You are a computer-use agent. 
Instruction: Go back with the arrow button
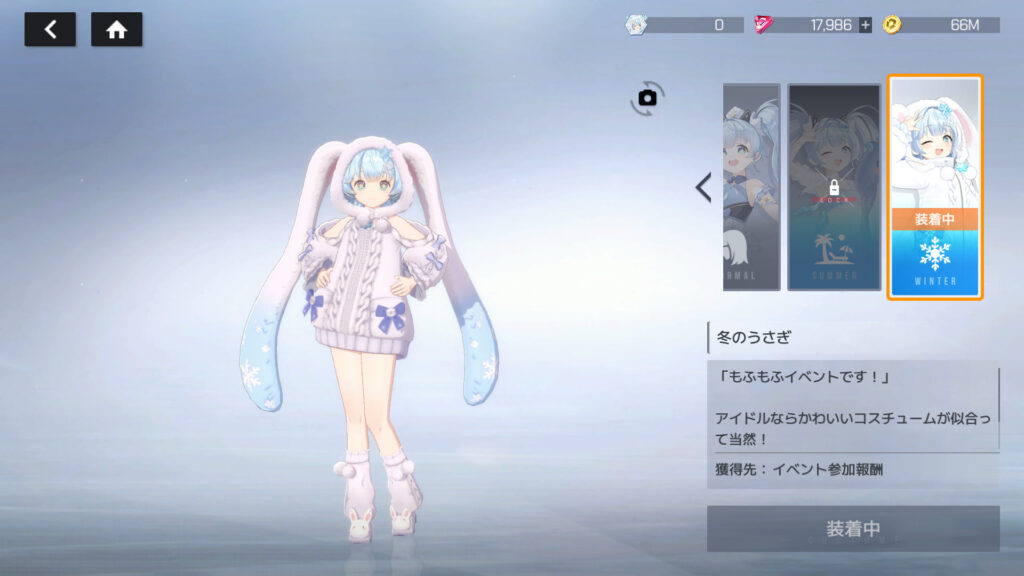(50, 30)
